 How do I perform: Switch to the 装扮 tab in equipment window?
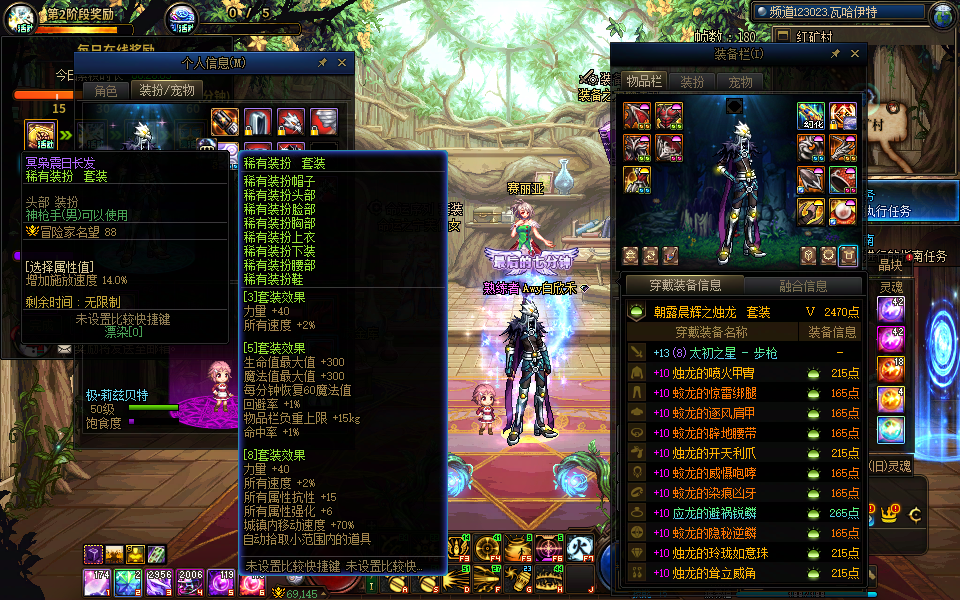pyautogui.click(x=692, y=82)
